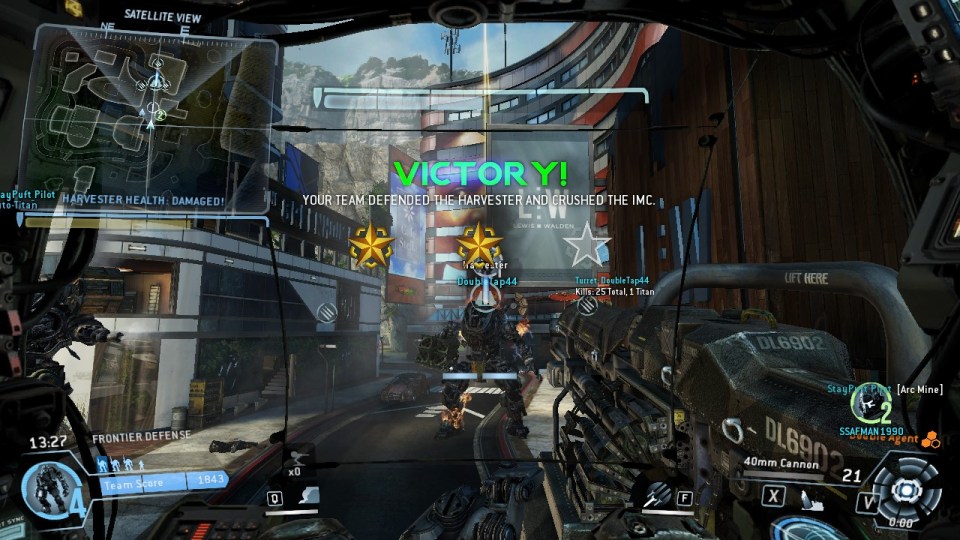Screen dimensions: 960x540
Task: Select the rocket salvo ordnance icon
Action: click(x=657, y=493)
